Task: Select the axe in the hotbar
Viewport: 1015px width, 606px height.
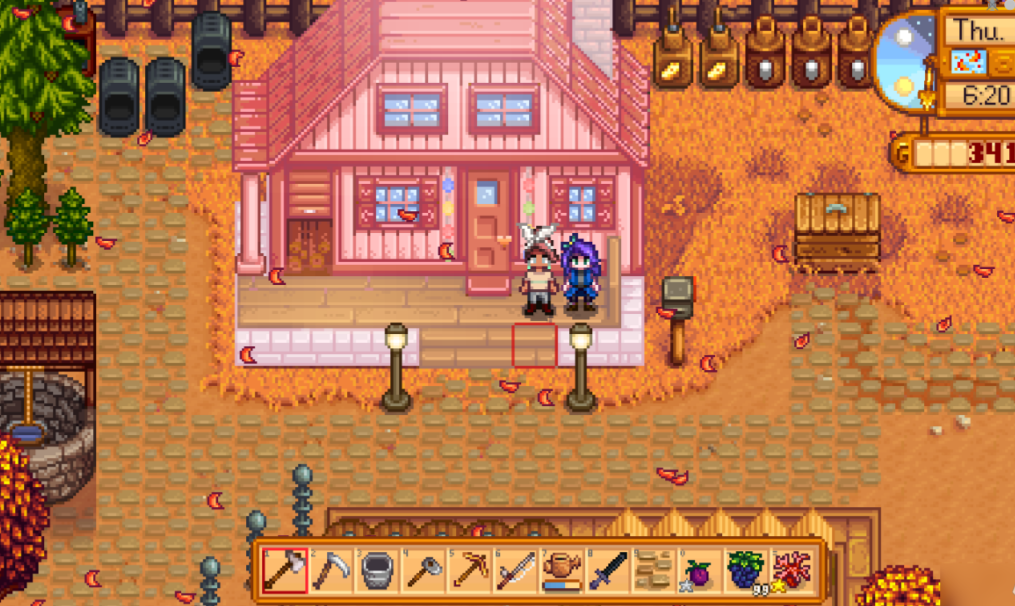Action: 284,570
